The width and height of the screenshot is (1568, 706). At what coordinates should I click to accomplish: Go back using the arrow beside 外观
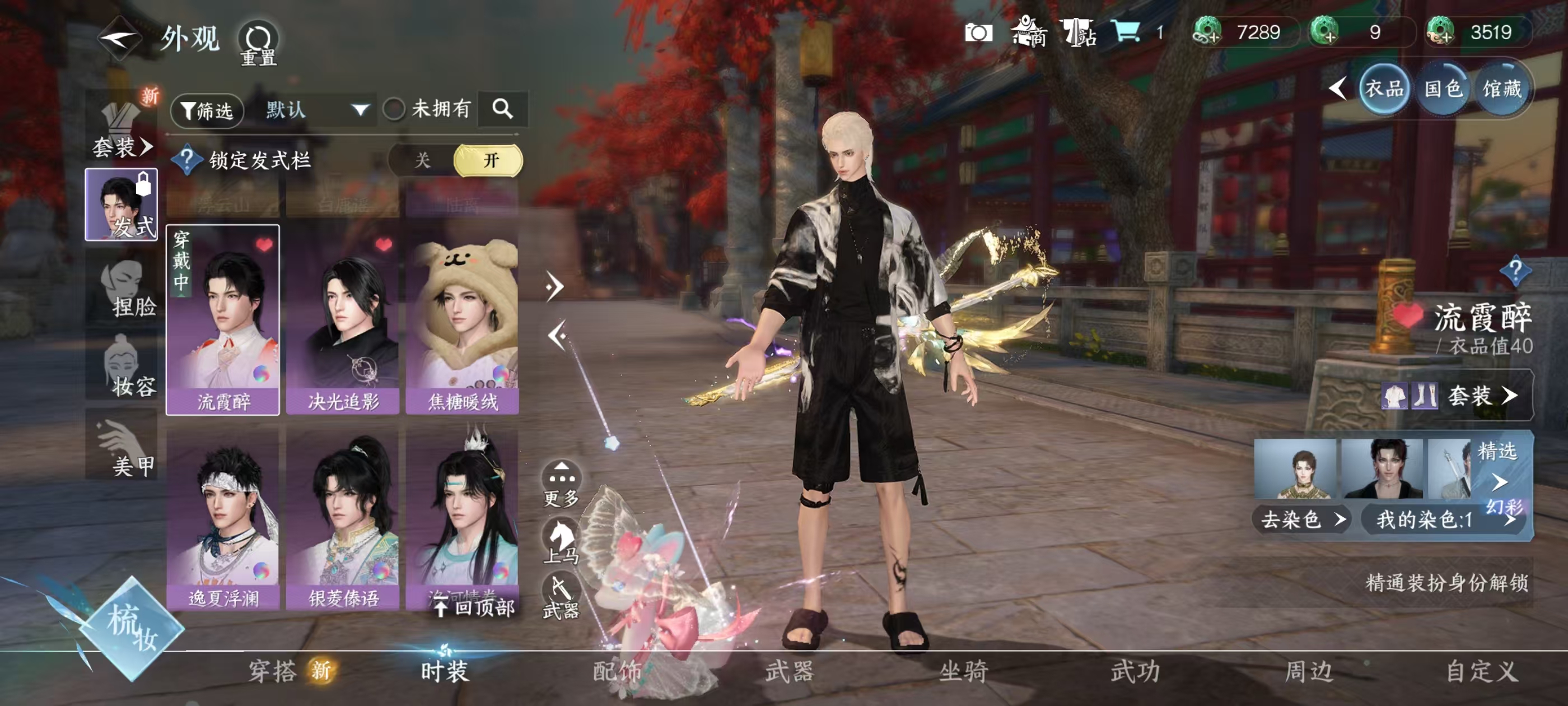coord(120,39)
